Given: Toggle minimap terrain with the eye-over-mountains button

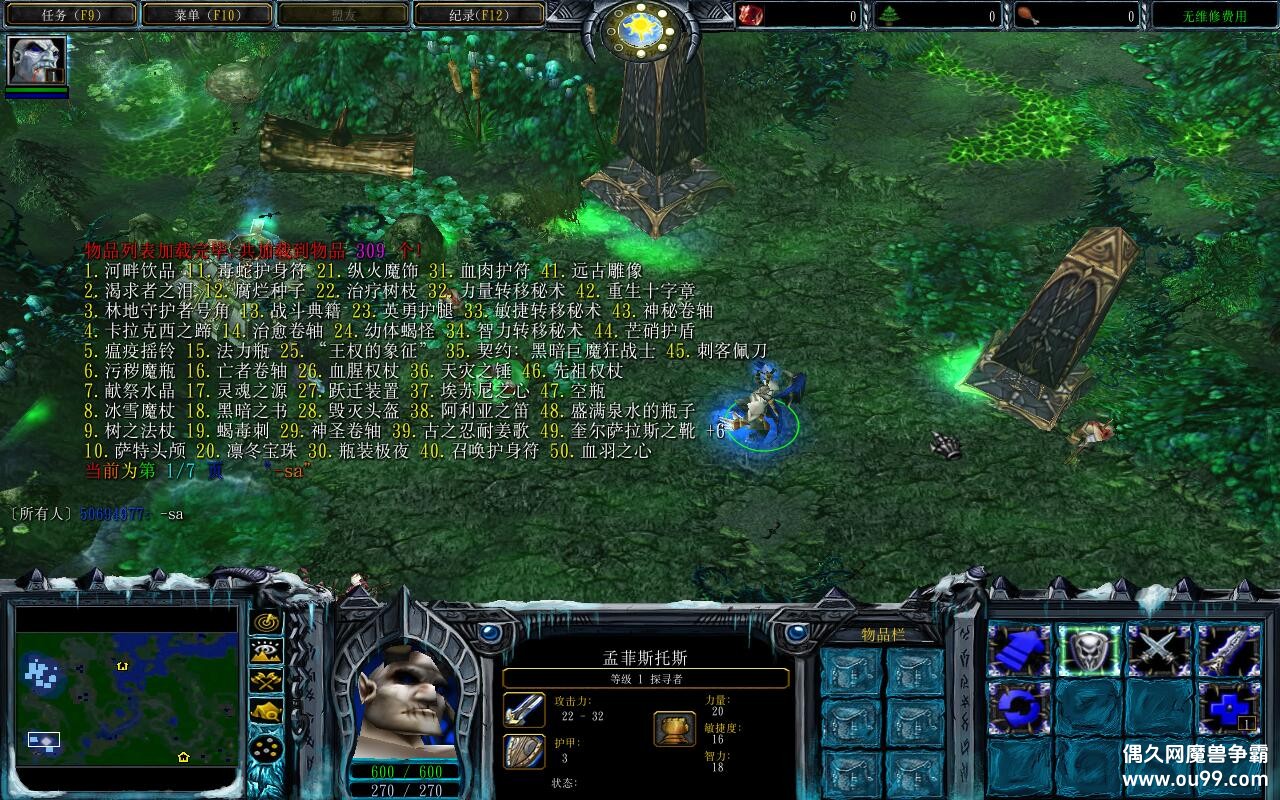Looking at the screenshot, I should tap(266, 651).
